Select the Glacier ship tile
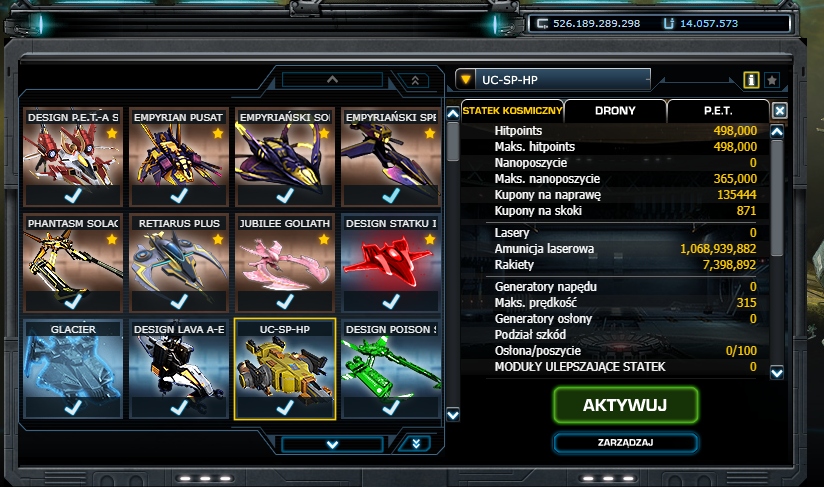The width and height of the screenshot is (824, 487). pos(72,368)
